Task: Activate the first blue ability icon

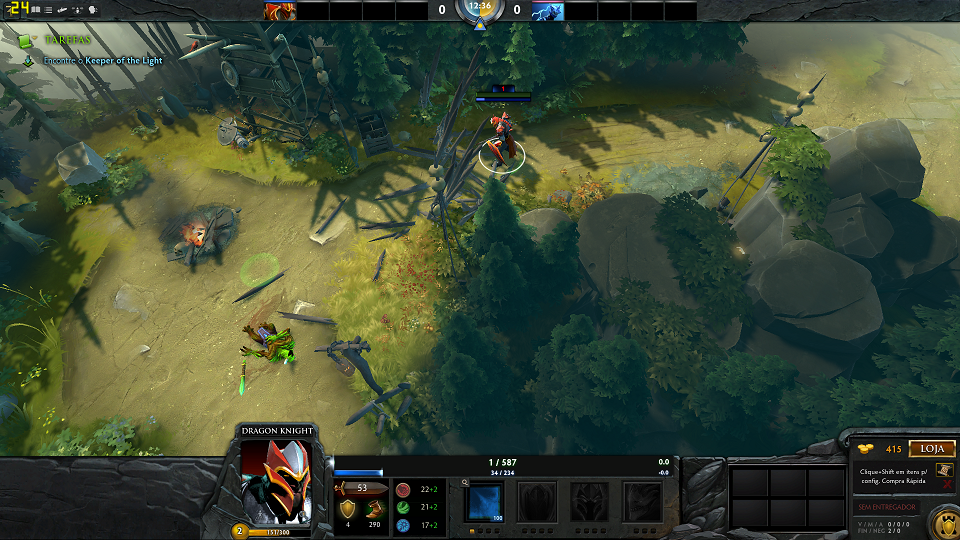Action: [x=486, y=501]
